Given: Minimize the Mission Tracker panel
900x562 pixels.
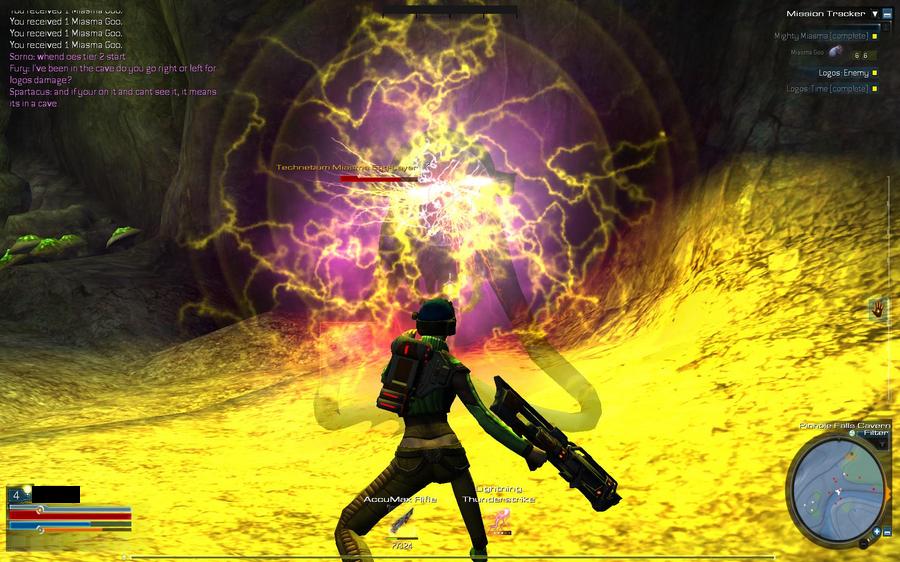Looking at the screenshot, I should click(x=887, y=14).
